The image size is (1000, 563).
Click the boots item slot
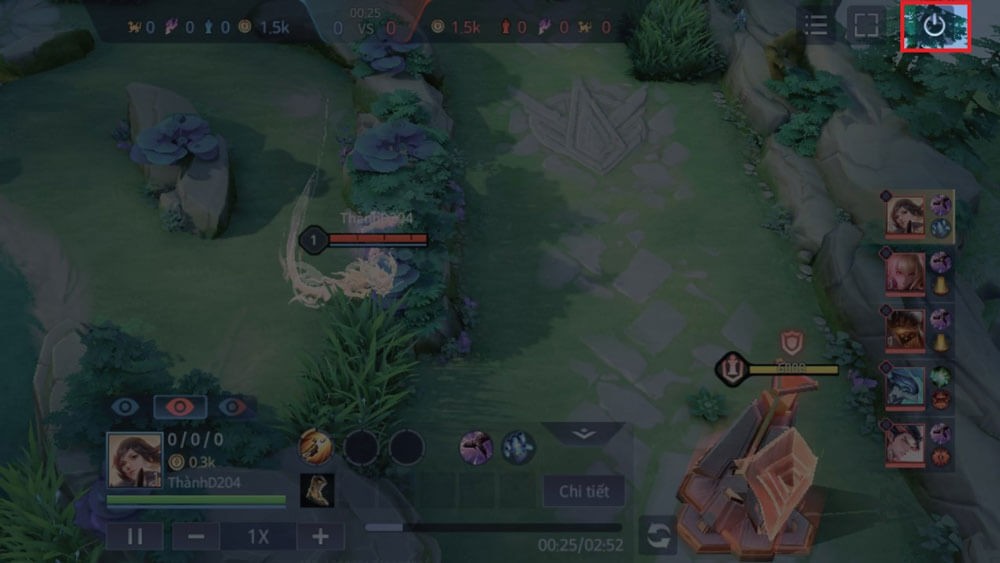(x=317, y=489)
